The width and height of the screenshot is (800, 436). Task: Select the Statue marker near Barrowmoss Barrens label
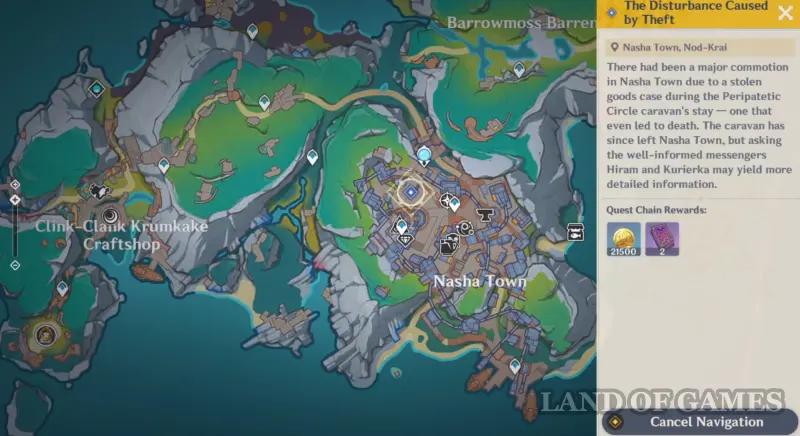520,69
